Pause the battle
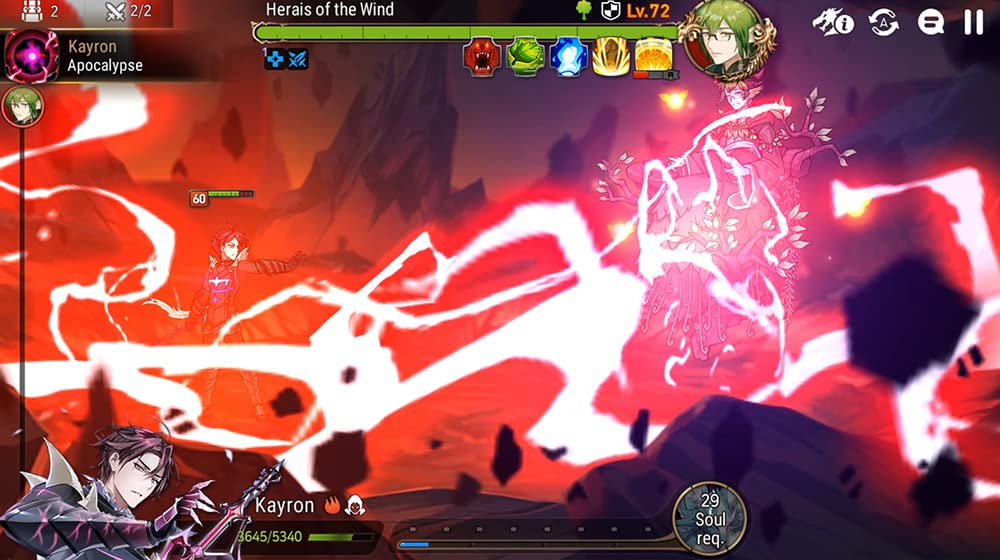Image resolution: width=1000 pixels, height=560 pixels. (973, 22)
